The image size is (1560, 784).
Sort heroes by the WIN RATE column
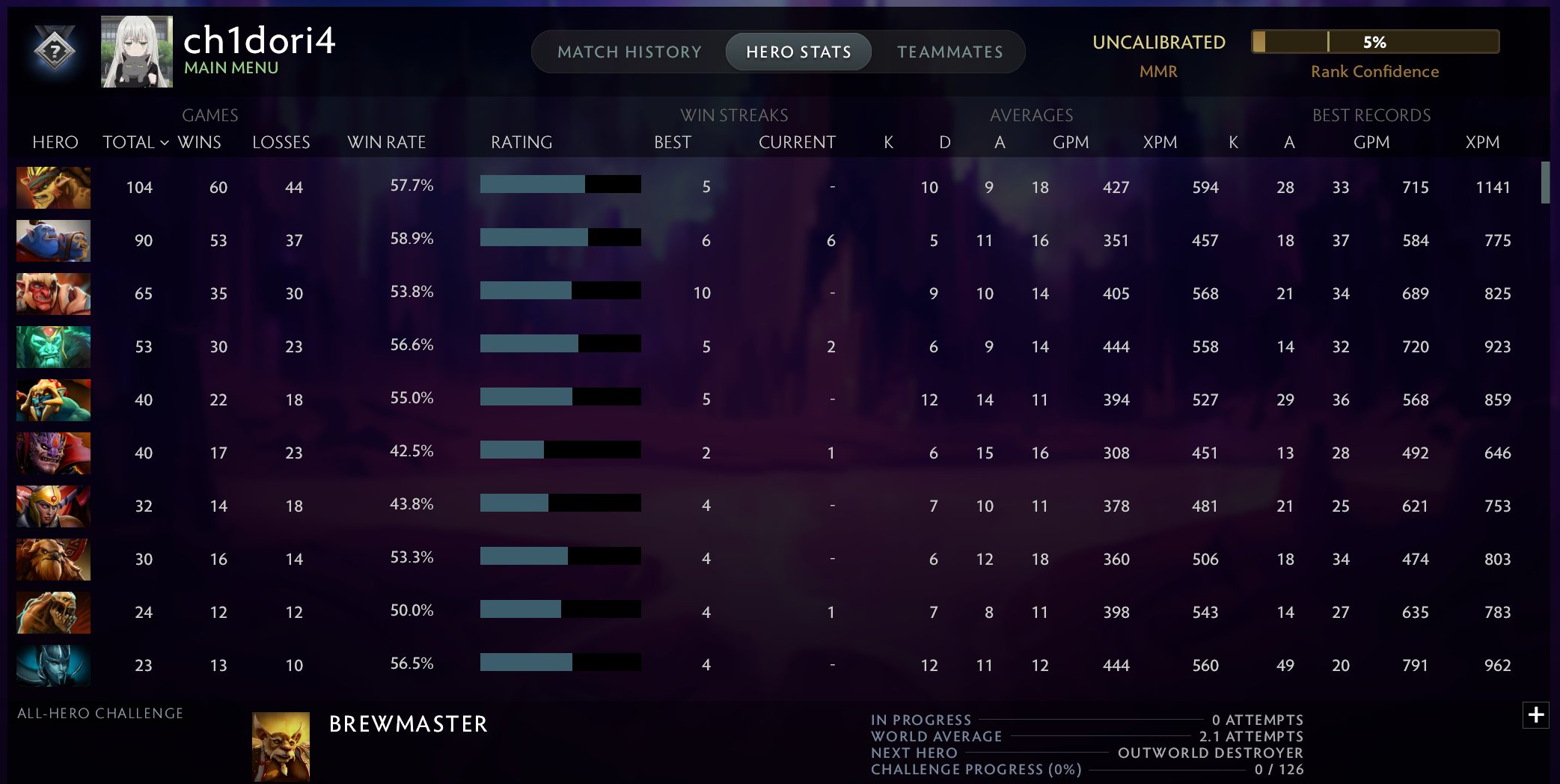(388, 142)
